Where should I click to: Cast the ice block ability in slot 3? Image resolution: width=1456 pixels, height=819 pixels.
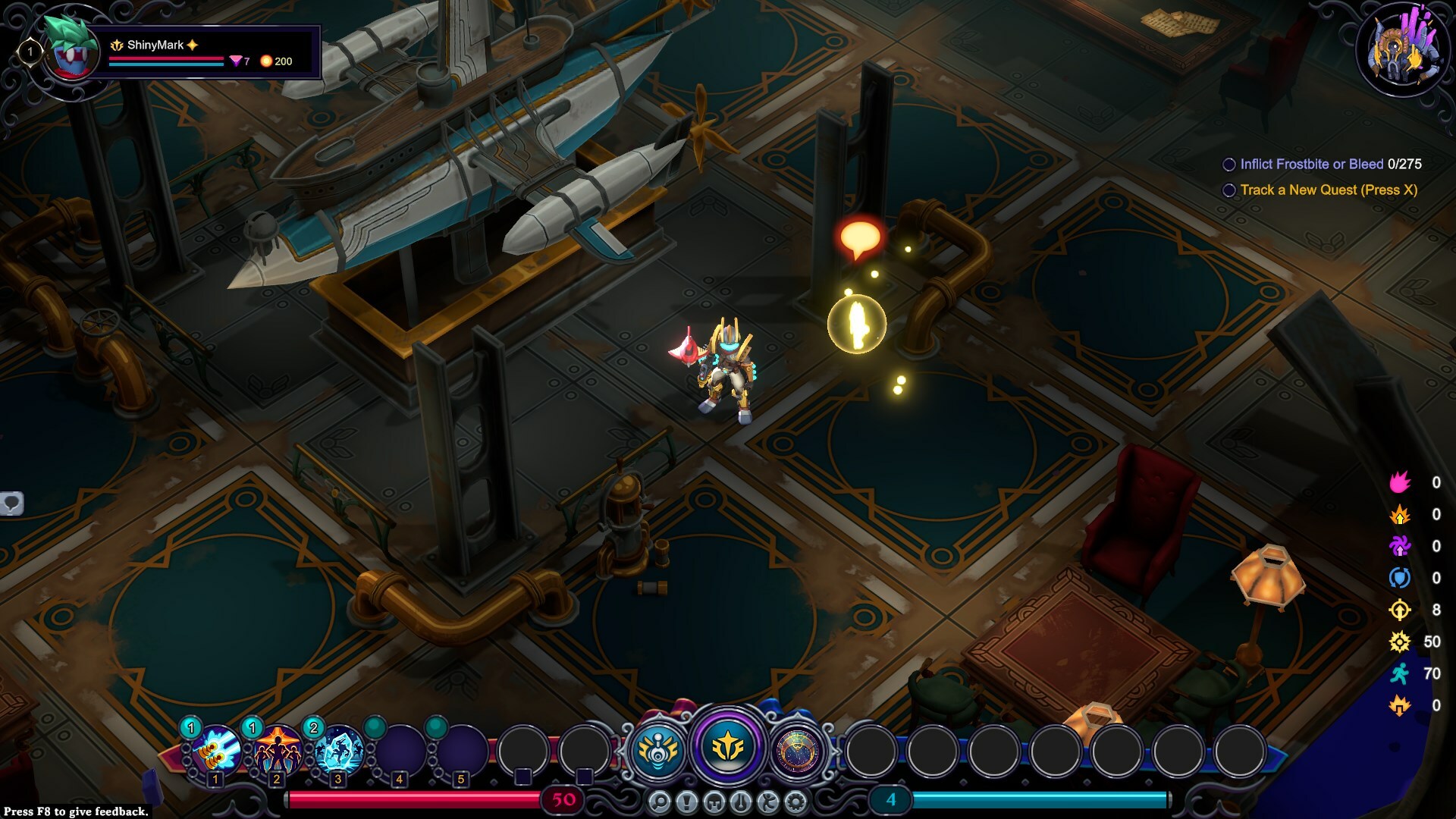point(339,750)
